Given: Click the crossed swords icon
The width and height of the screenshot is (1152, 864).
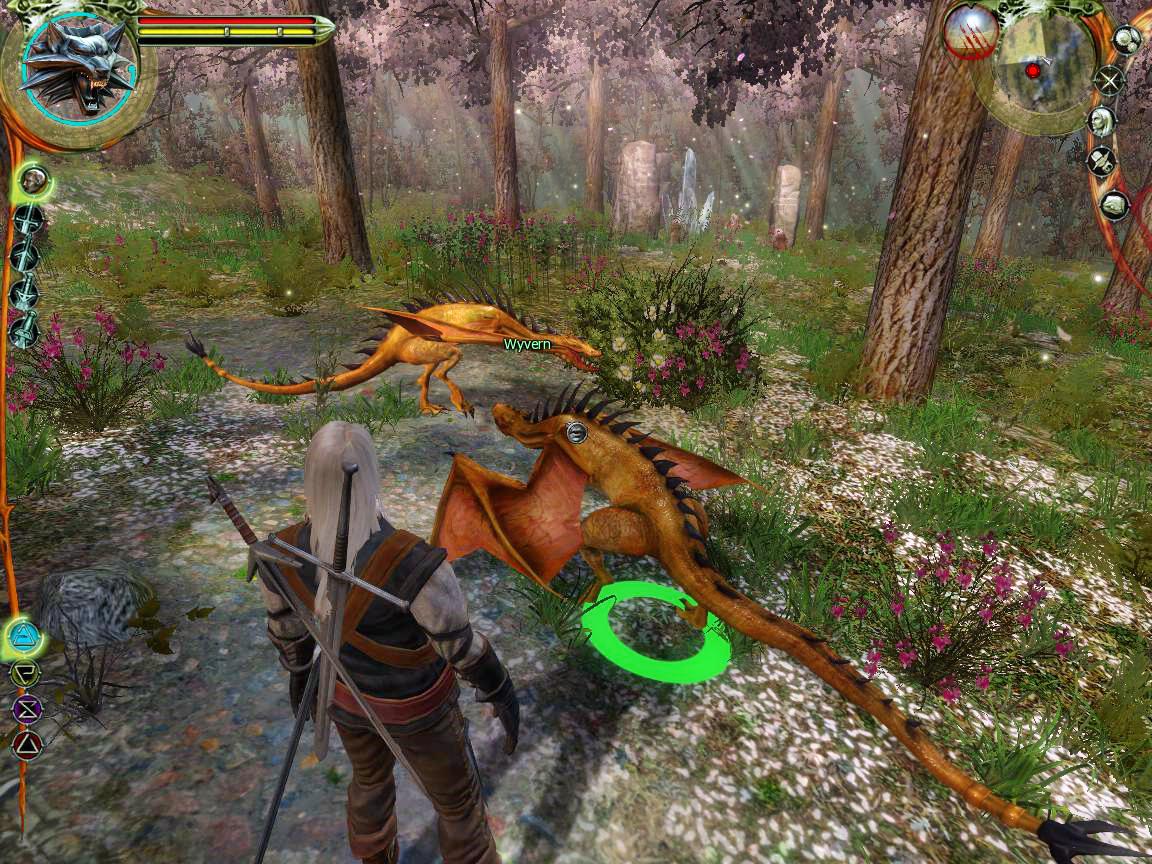Looking at the screenshot, I should (x=1108, y=80).
